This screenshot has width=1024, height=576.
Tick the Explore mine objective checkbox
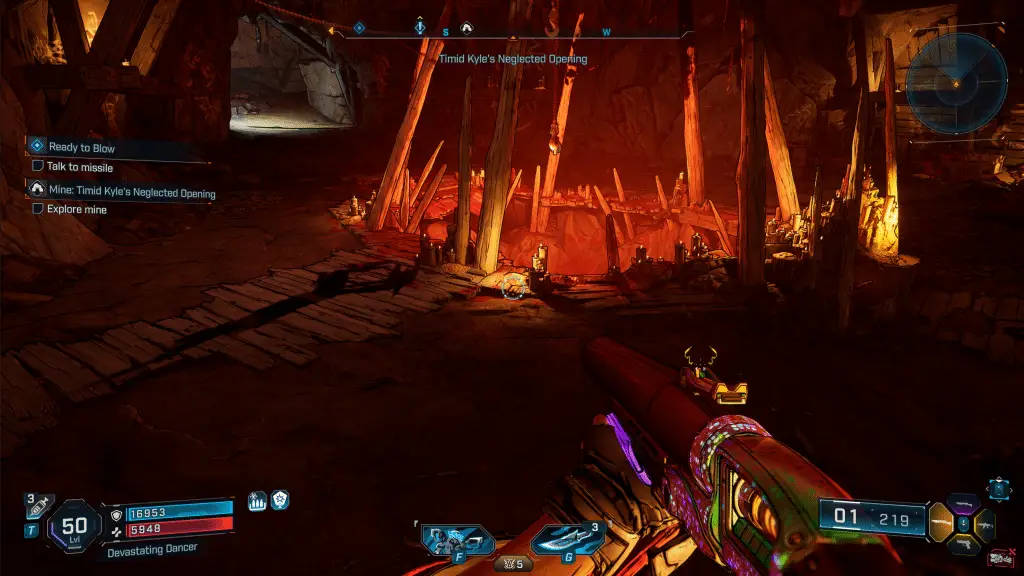pyautogui.click(x=38, y=210)
